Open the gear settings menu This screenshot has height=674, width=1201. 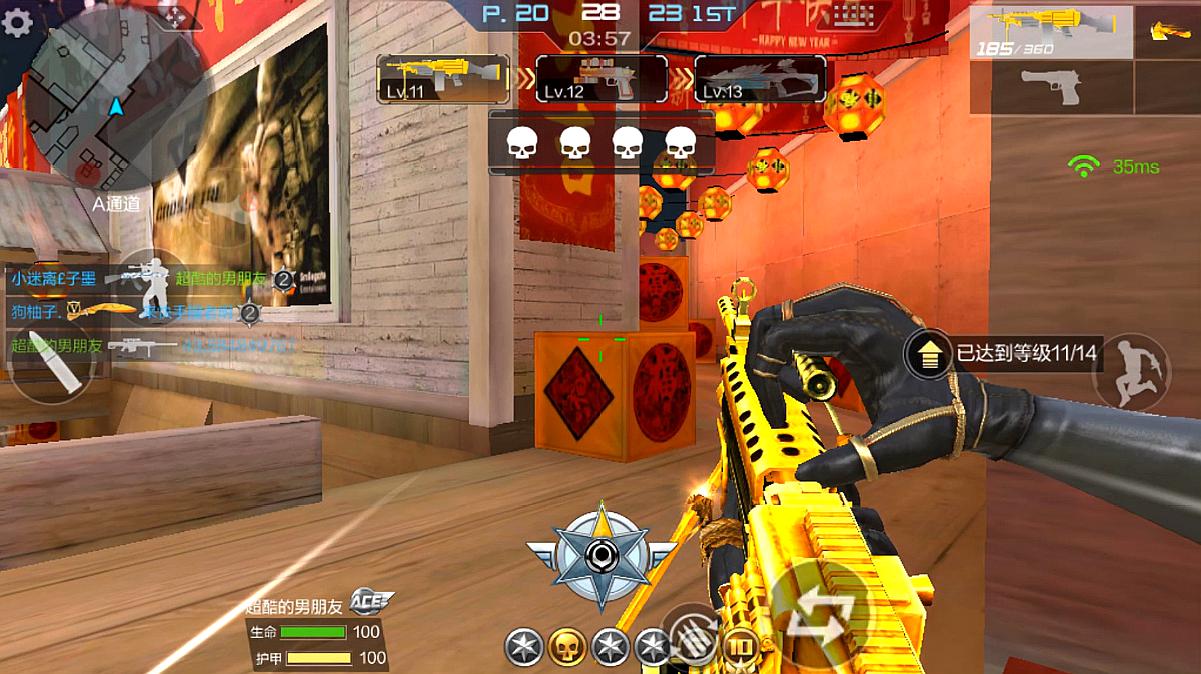pyautogui.click(x=17, y=22)
